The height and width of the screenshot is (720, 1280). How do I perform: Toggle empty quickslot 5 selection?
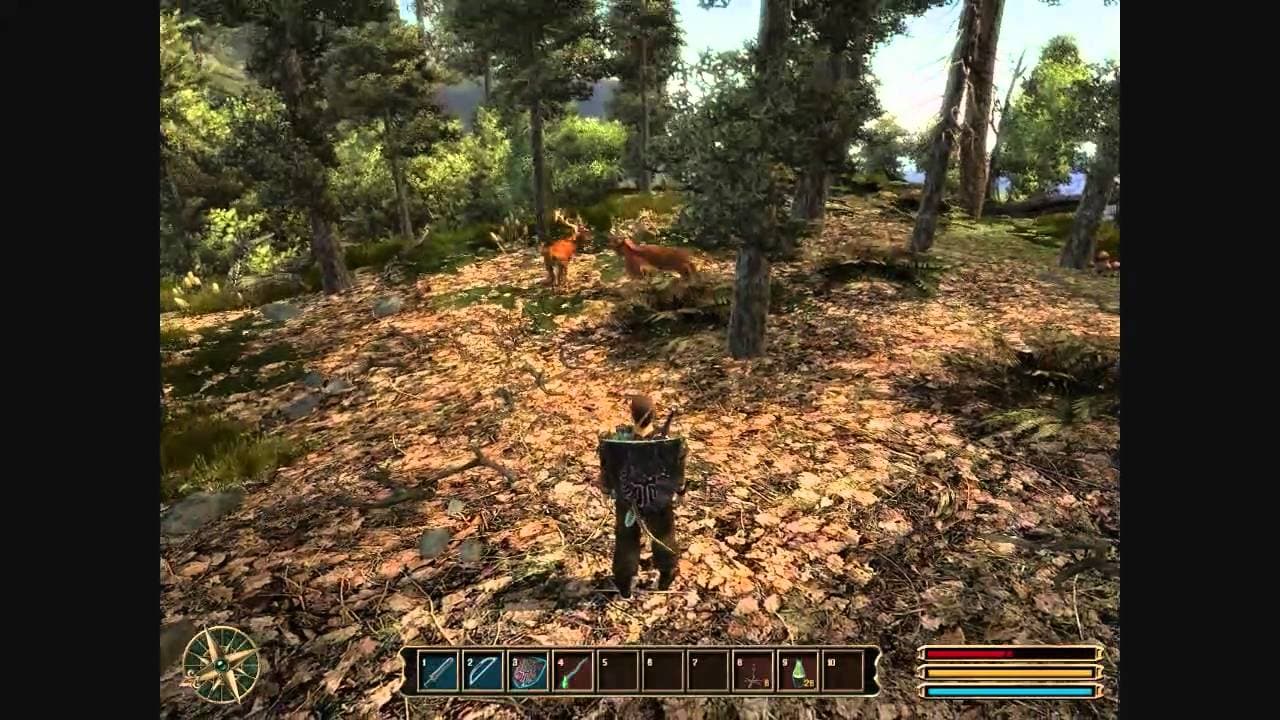pos(617,670)
